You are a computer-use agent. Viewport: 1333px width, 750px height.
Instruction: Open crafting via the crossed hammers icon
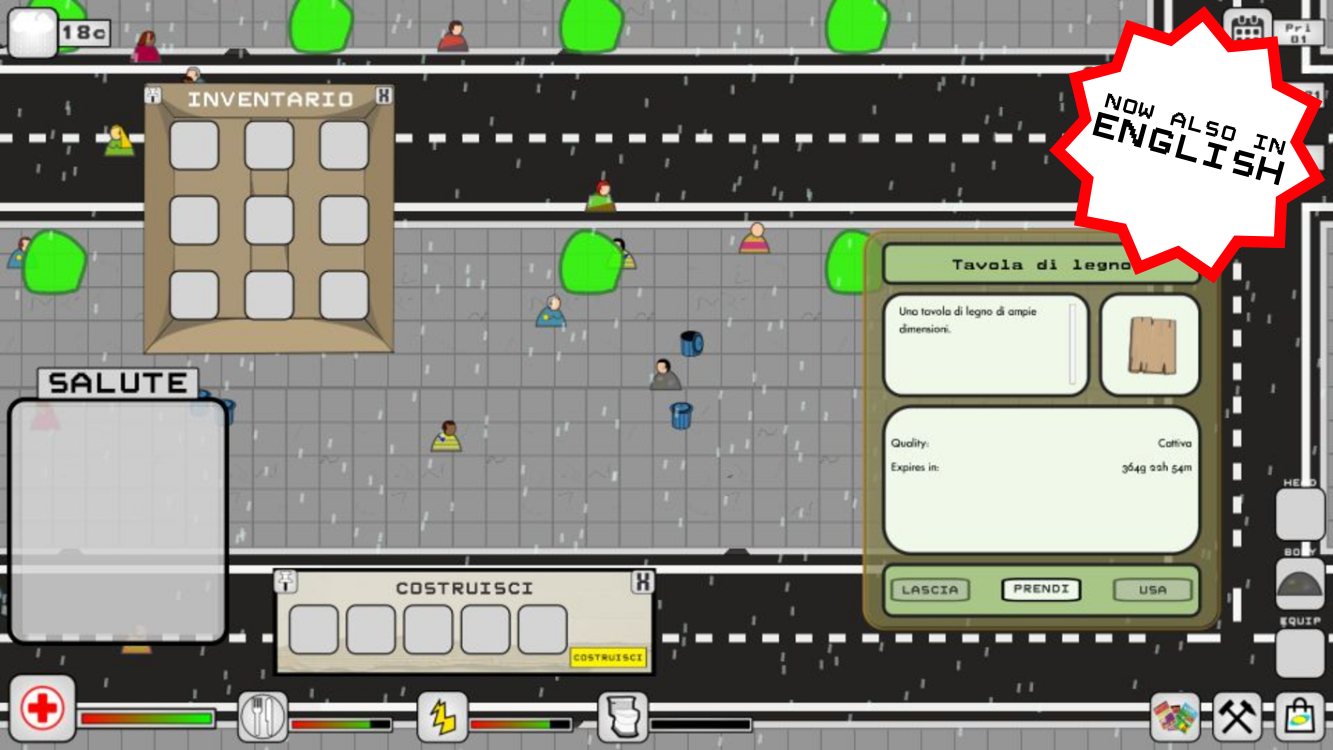(x=1237, y=715)
